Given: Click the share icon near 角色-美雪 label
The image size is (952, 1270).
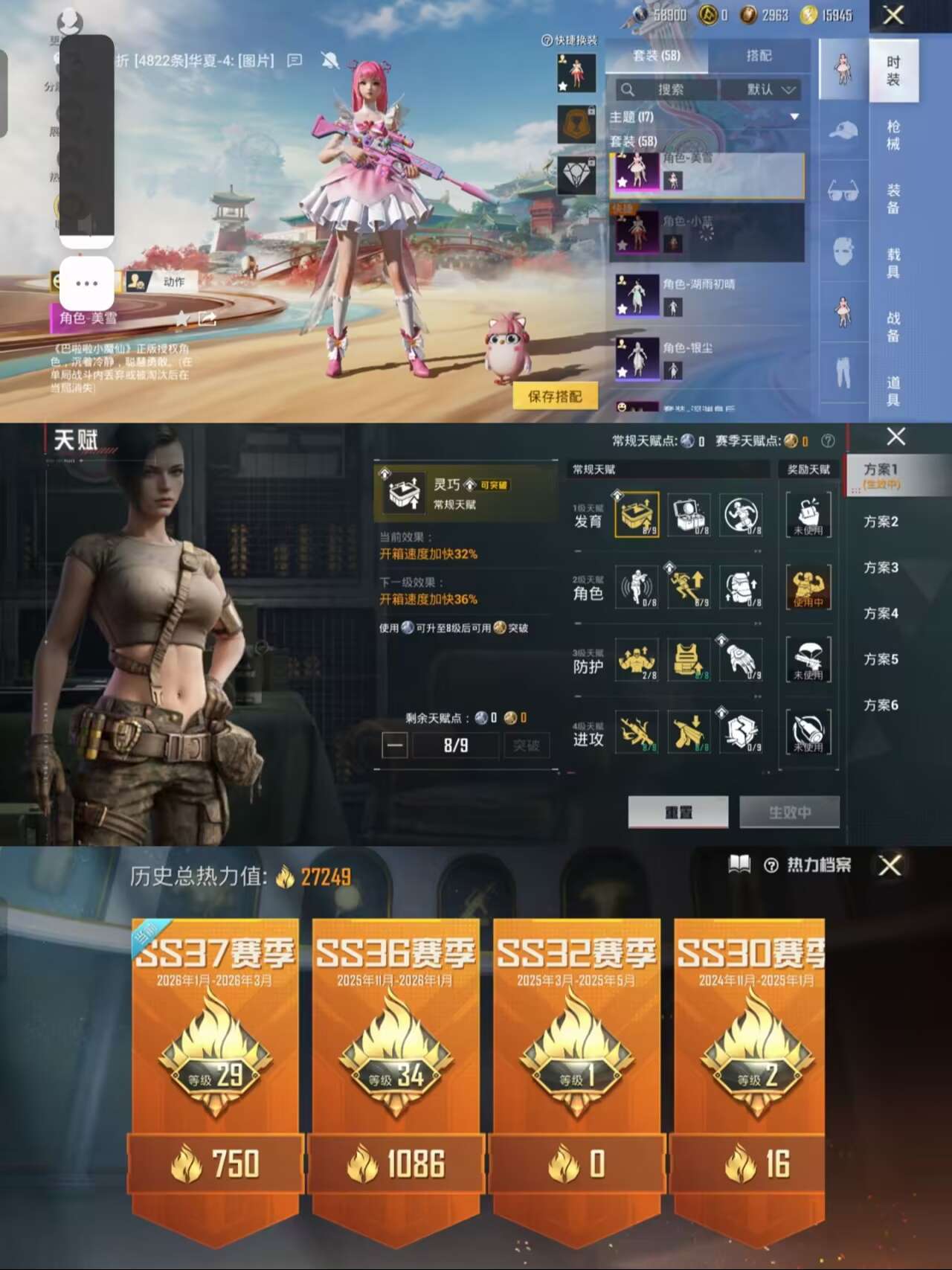Looking at the screenshot, I should click(x=206, y=318).
